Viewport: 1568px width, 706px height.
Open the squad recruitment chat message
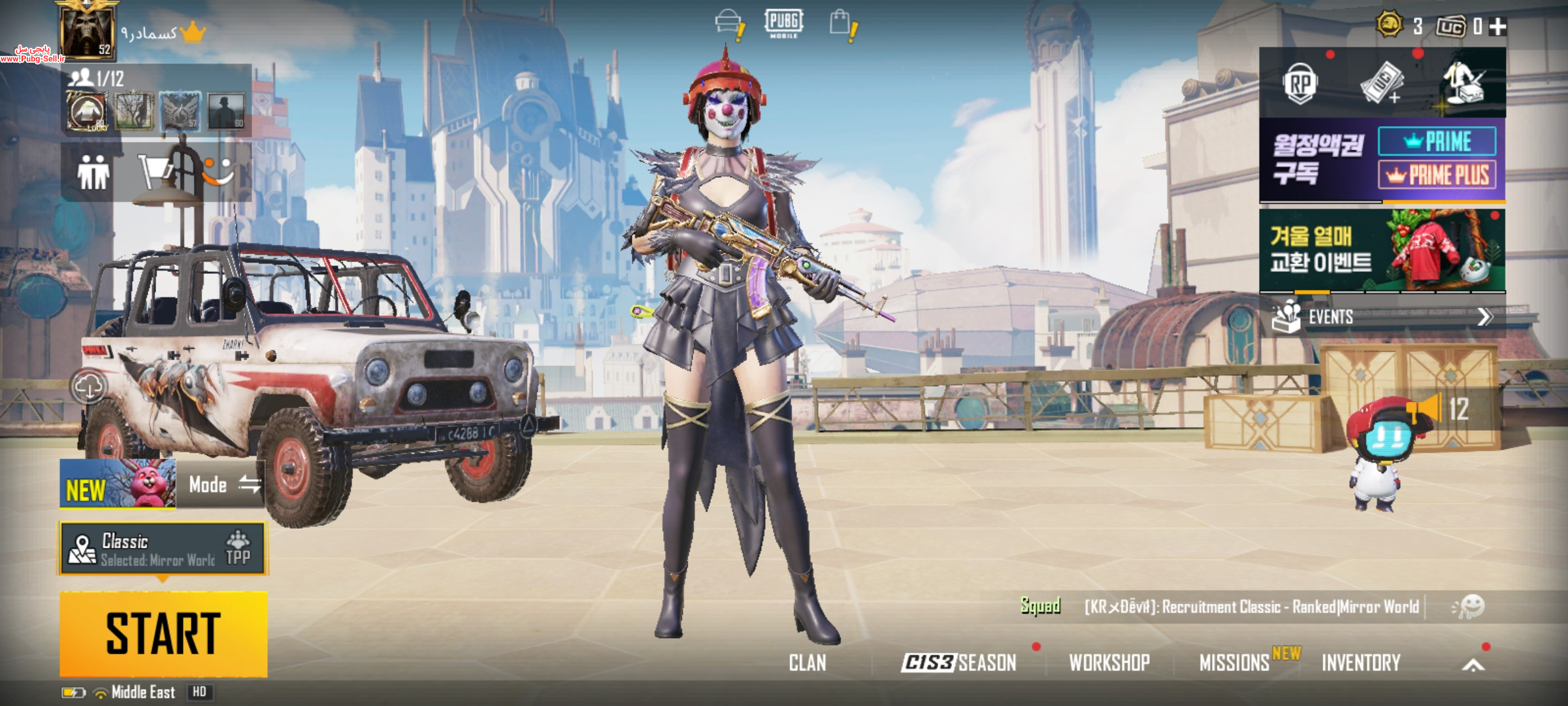(1251, 607)
